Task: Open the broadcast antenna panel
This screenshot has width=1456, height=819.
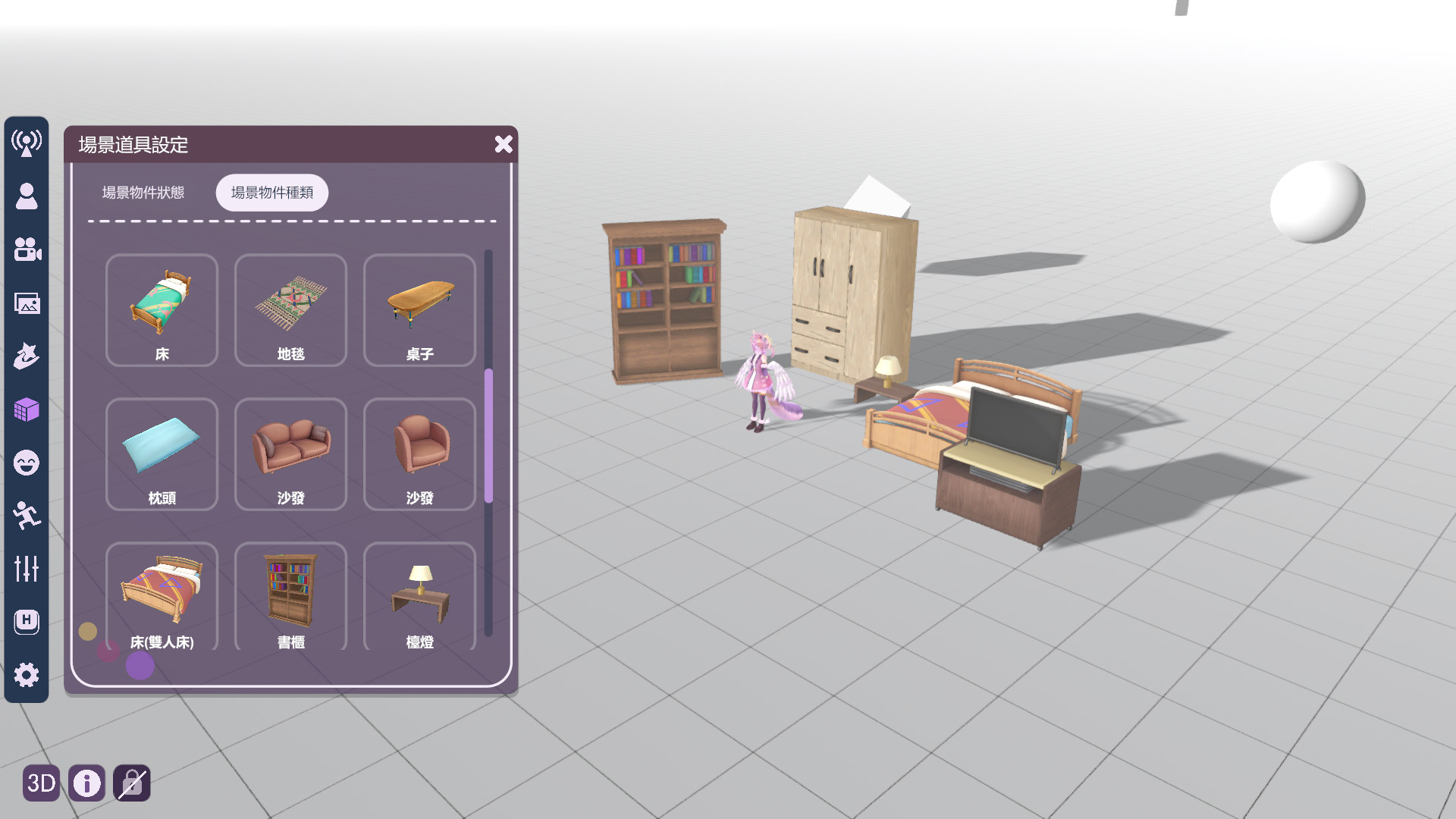Action: (27, 143)
